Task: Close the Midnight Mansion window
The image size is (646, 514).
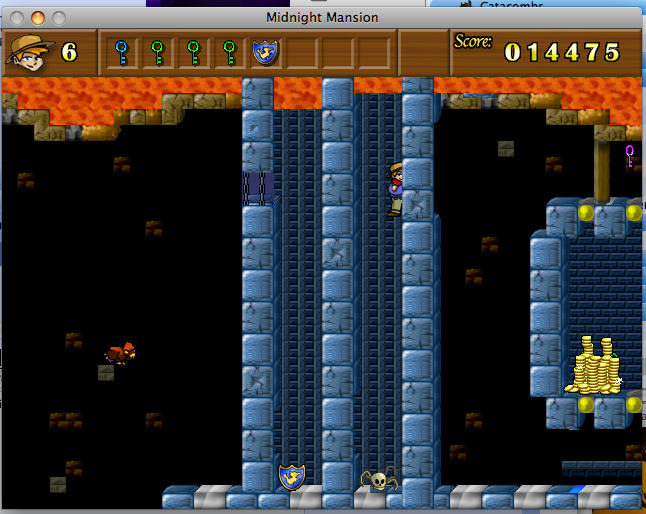Action: coord(18,18)
